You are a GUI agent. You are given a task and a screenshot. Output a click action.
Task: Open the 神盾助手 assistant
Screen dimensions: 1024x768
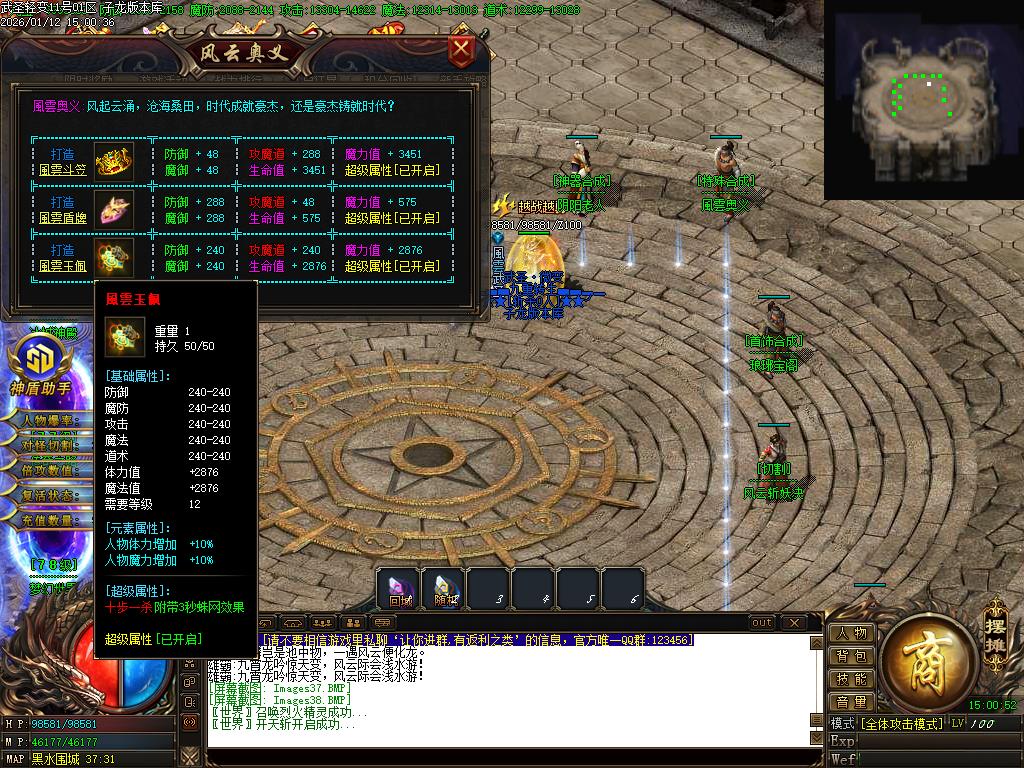coord(41,365)
